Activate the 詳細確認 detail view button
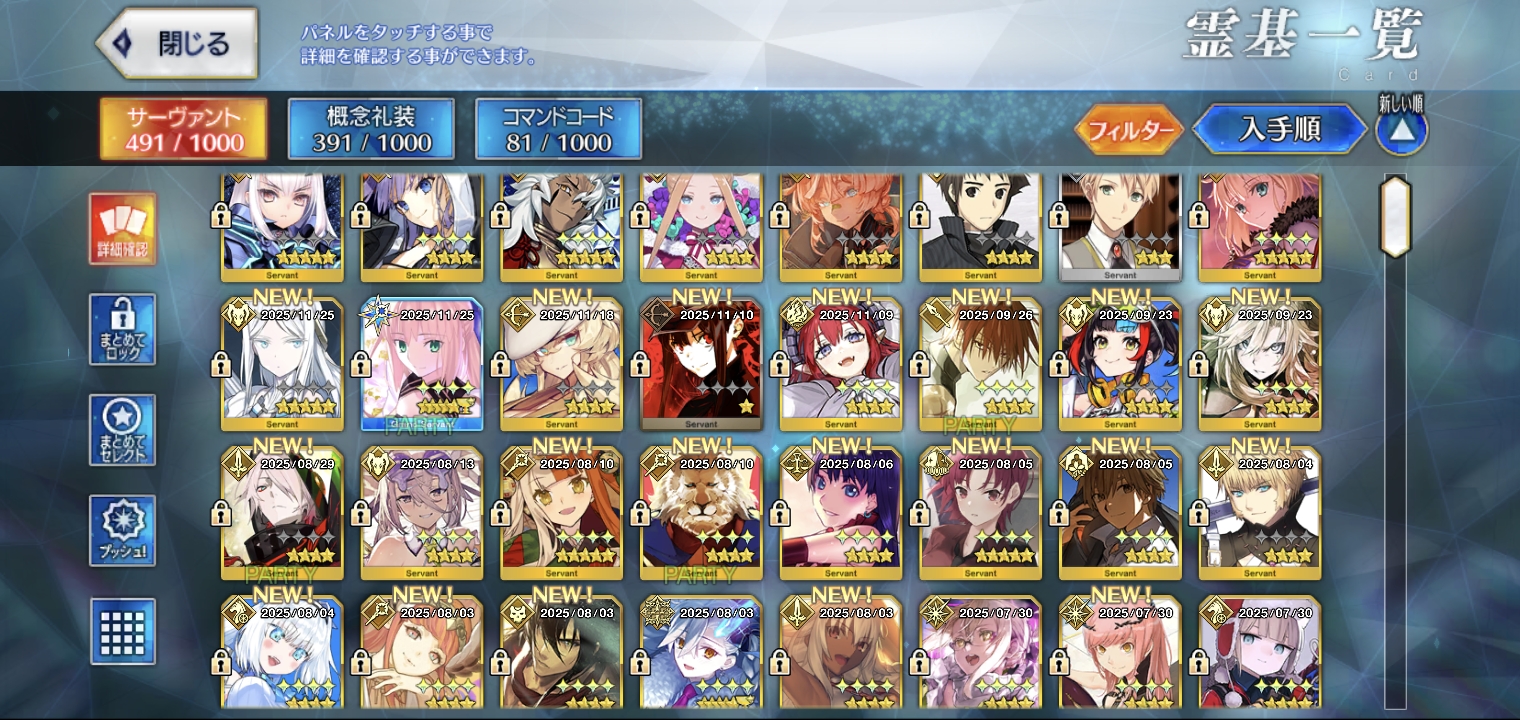Viewport: 1520px width, 720px height. pyautogui.click(x=122, y=229)
